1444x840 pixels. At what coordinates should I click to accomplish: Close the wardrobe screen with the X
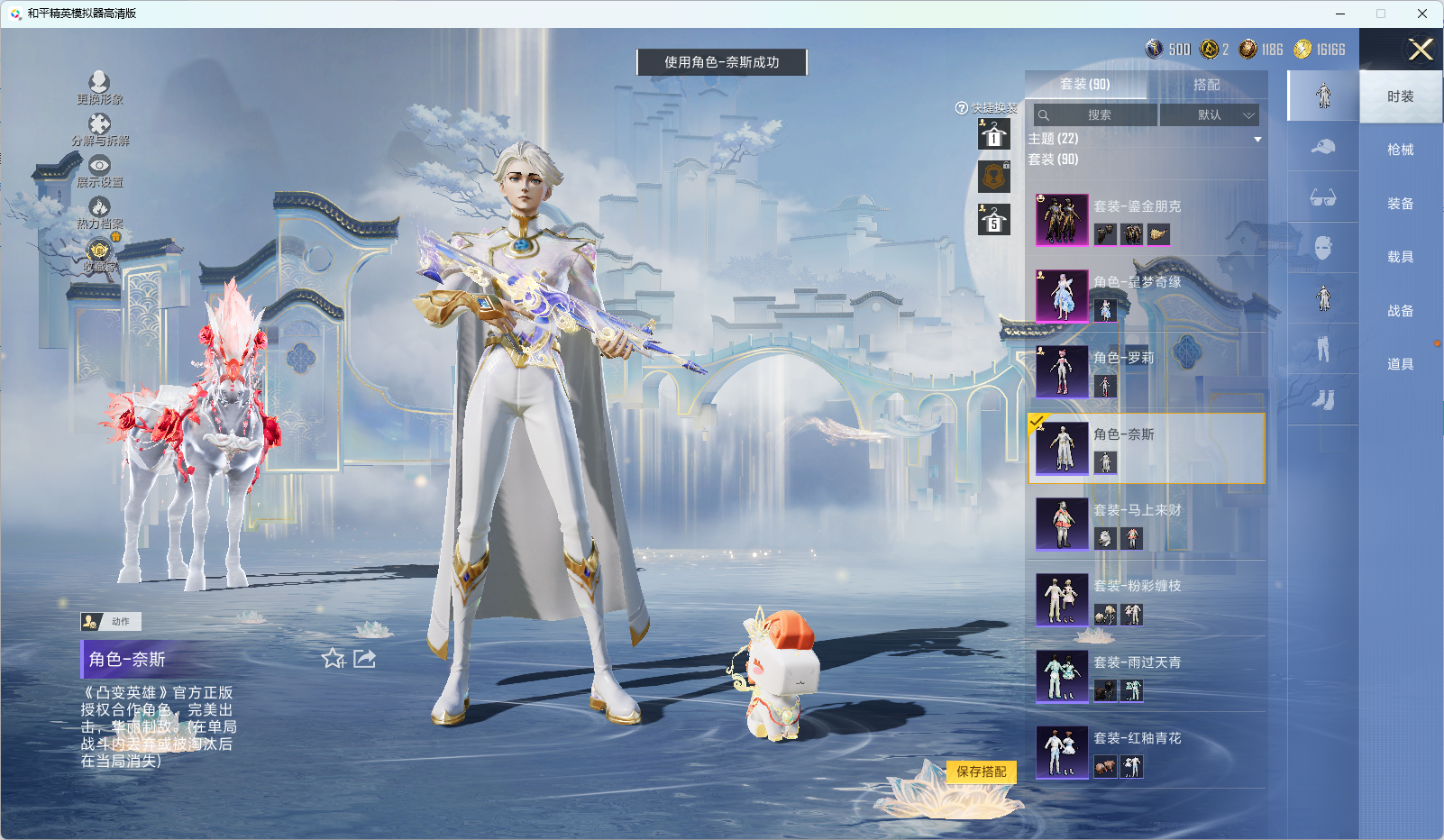point(1421,50)
